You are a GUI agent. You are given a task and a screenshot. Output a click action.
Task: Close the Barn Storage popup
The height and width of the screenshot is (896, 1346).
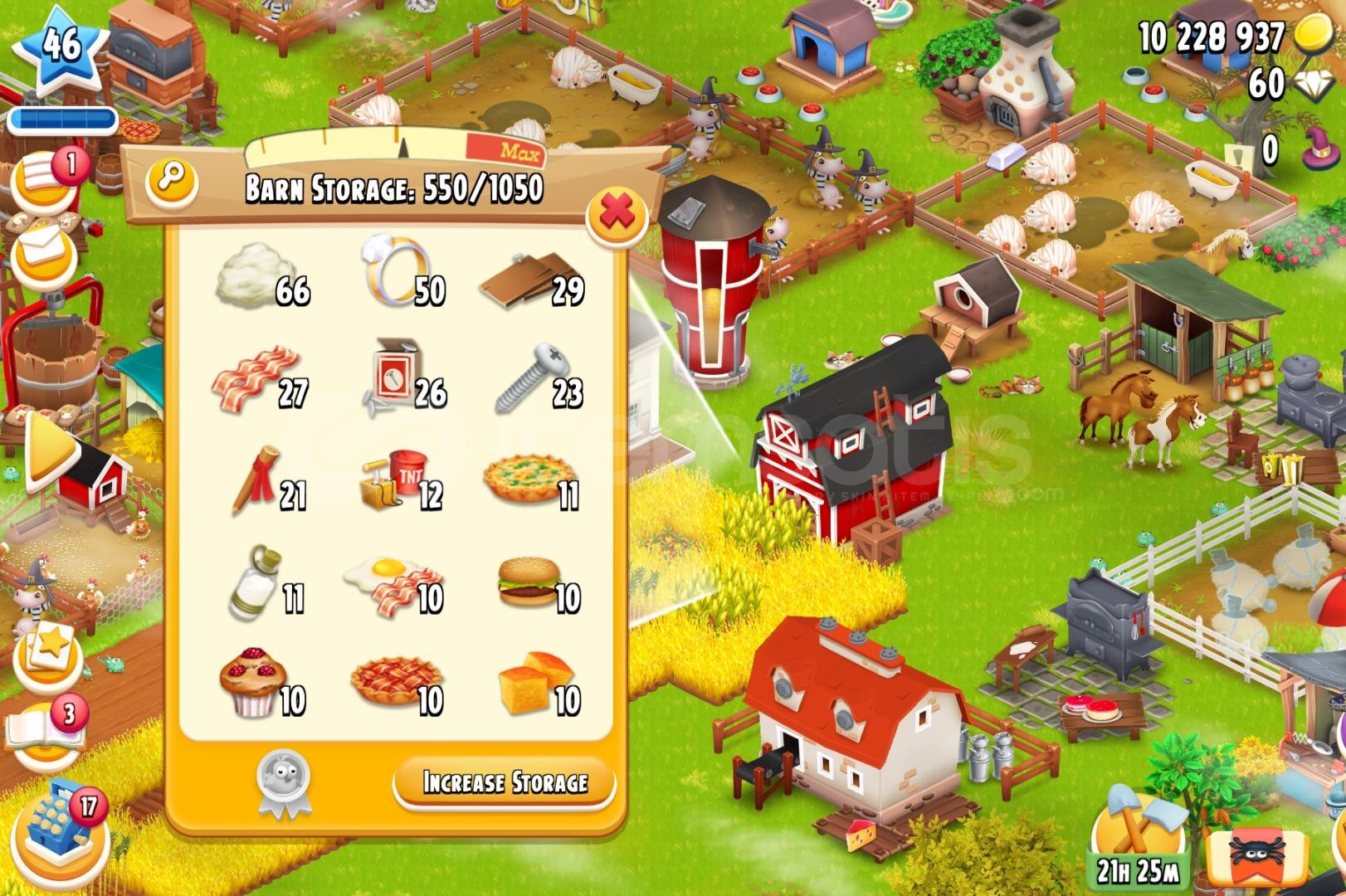[x=617, y=214]
